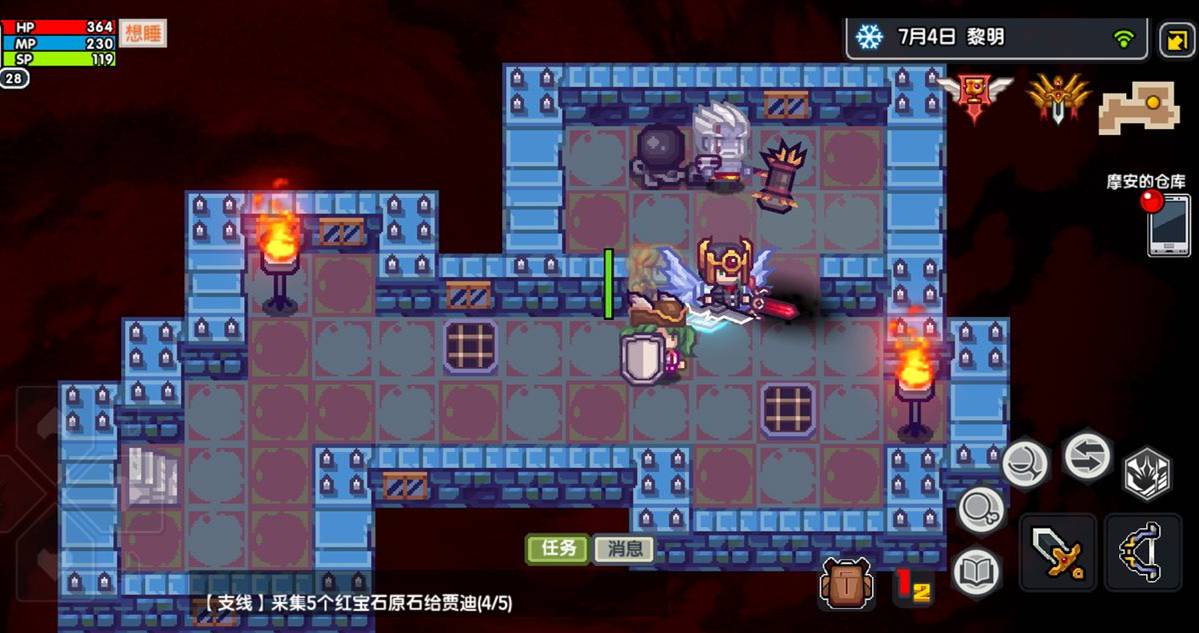Open the golden winged sword emblem
The height and width of the screenshot is (633, 1199).
coord(1057,98)
